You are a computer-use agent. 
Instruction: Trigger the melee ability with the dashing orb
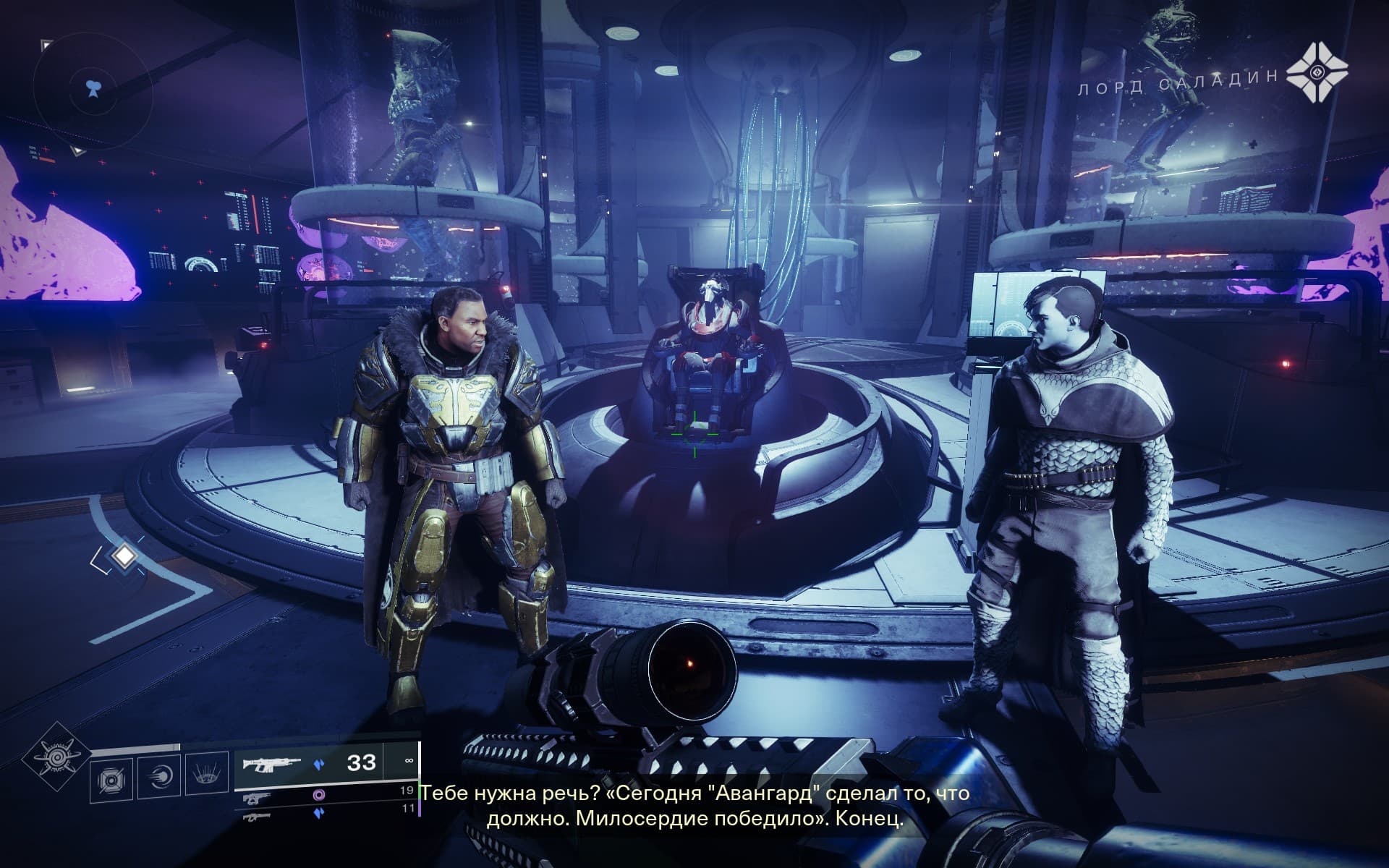(x=158, y=778)
